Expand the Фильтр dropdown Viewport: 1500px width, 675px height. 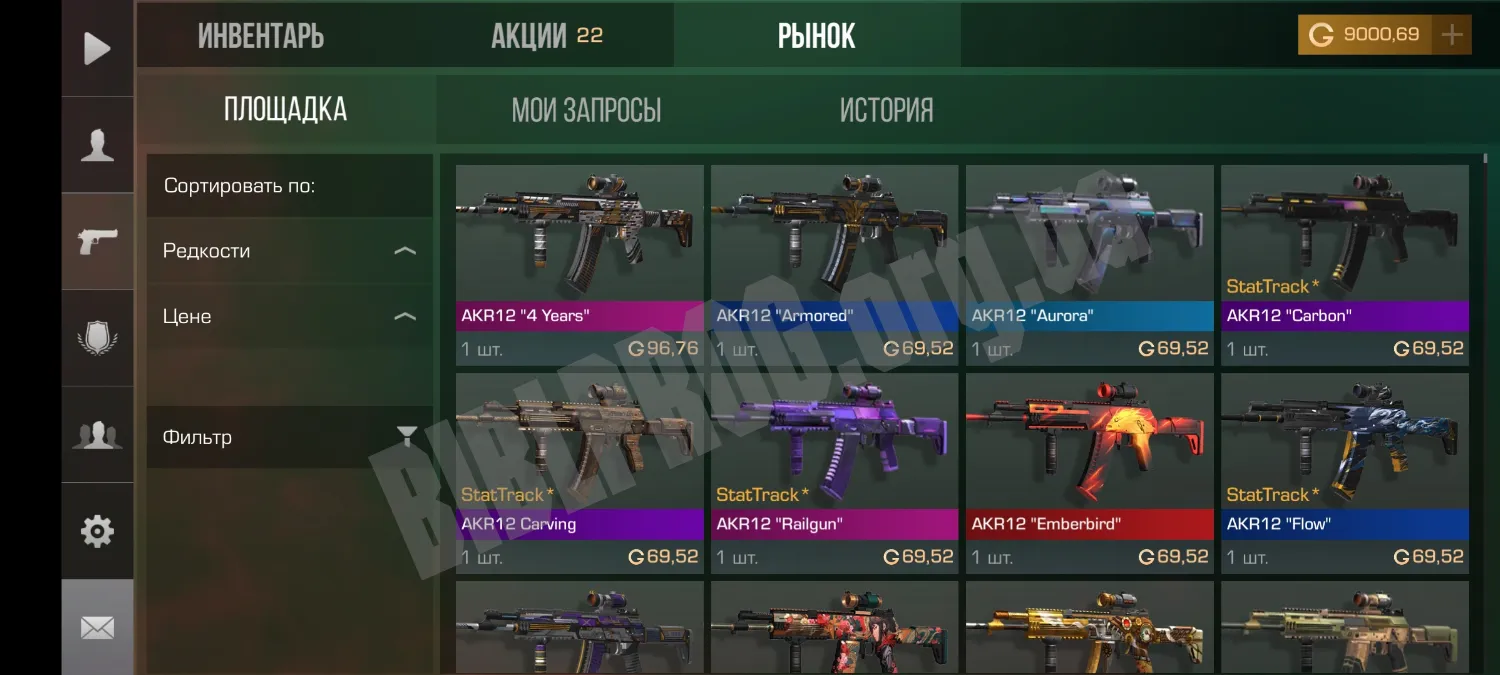pos(289,437)
